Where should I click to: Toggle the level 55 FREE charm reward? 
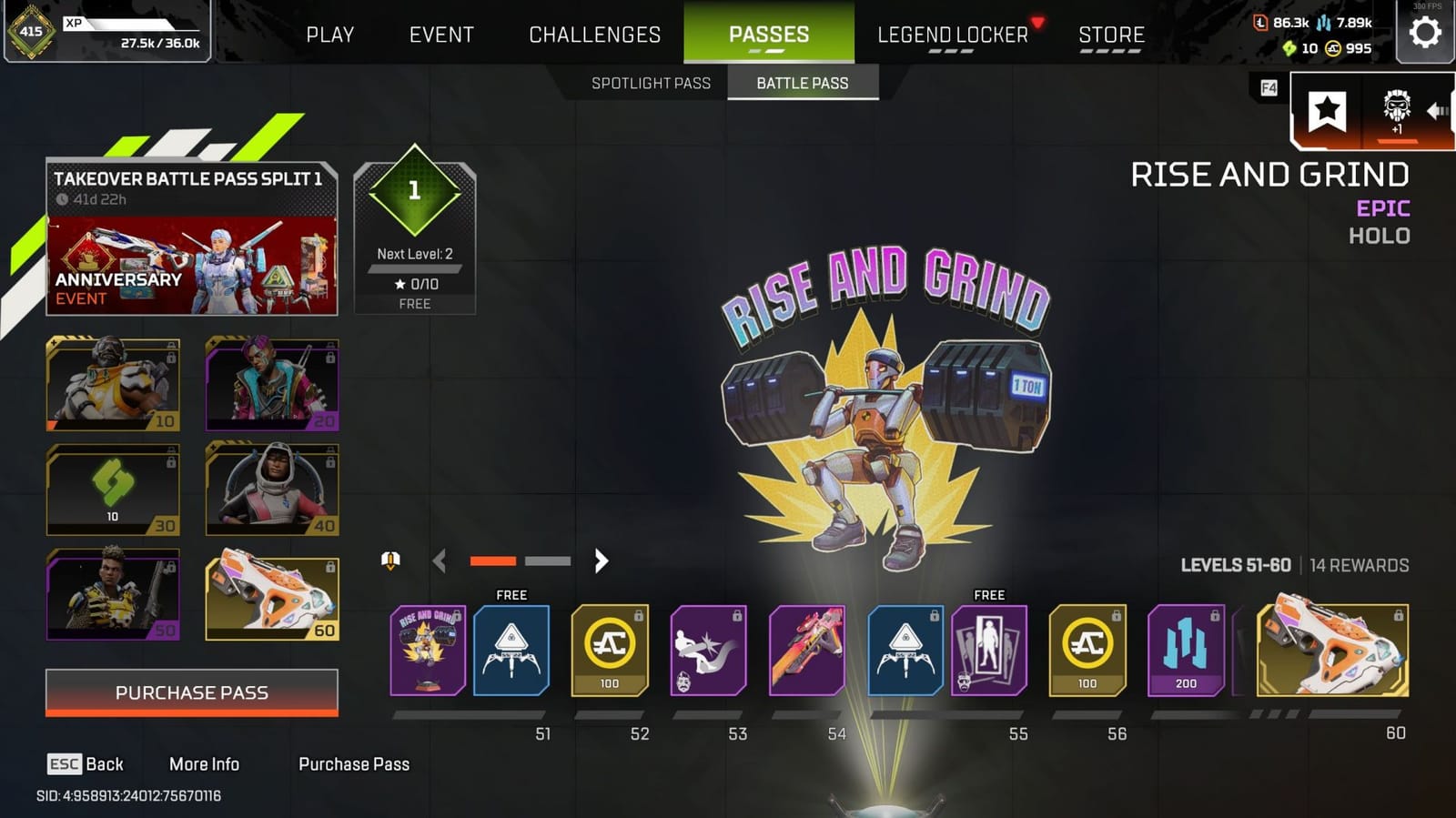pos(904,651)
